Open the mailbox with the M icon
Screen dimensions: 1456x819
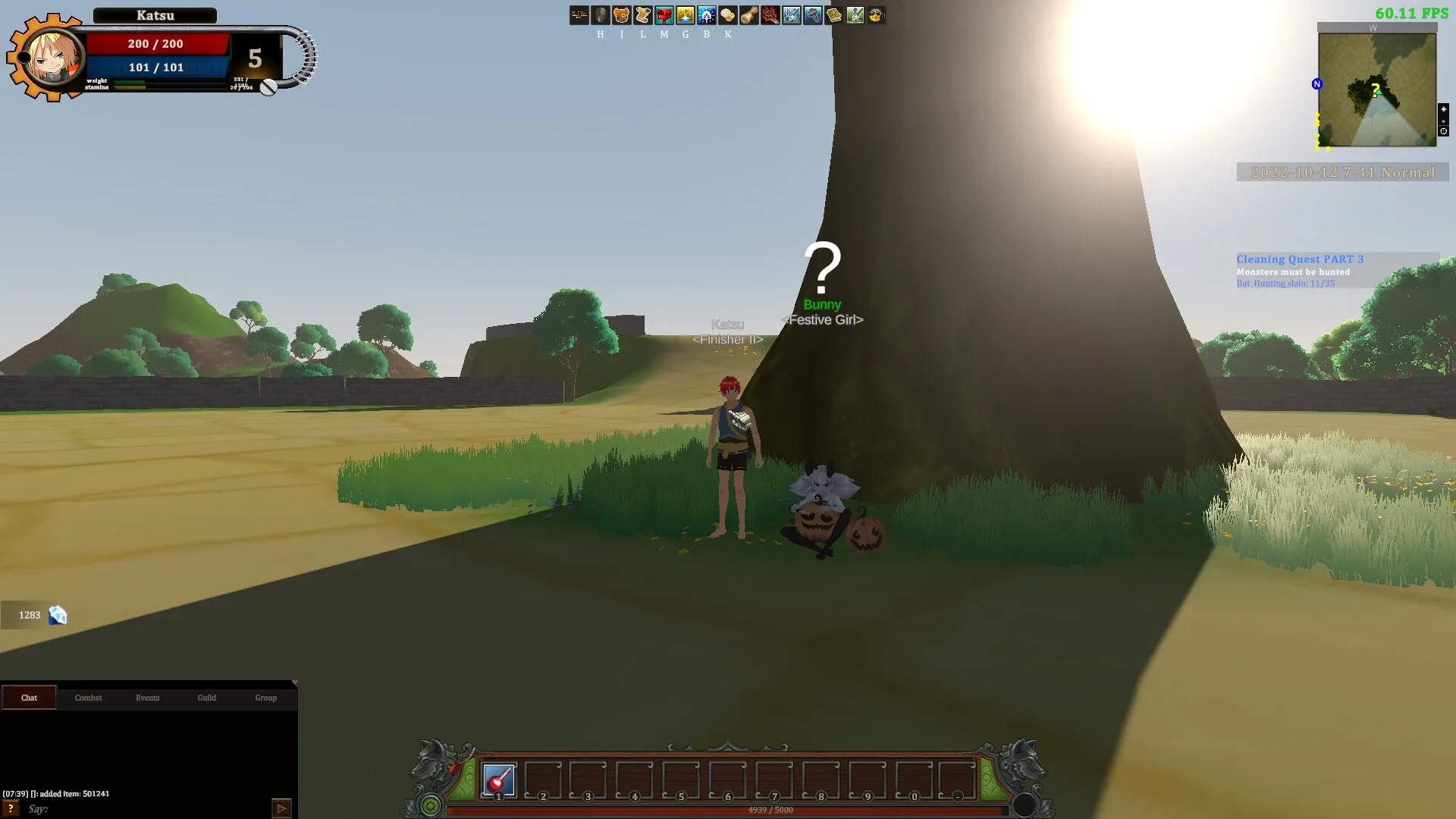663,15
